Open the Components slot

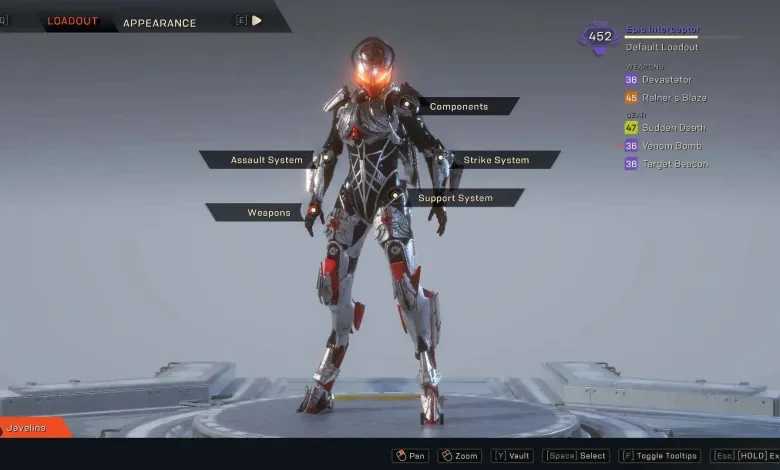(459, 106)
